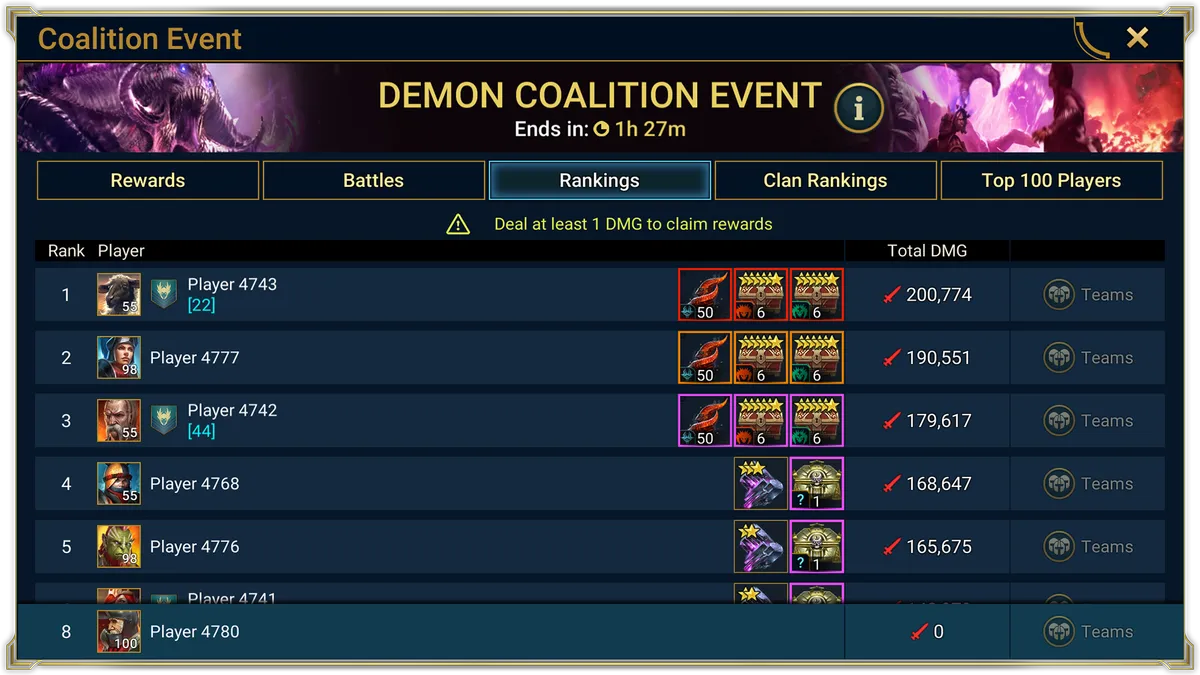The height and width of the screenshot is (675, 1200).
Task: Select the Rankings tab
Action: coord(600,181)
